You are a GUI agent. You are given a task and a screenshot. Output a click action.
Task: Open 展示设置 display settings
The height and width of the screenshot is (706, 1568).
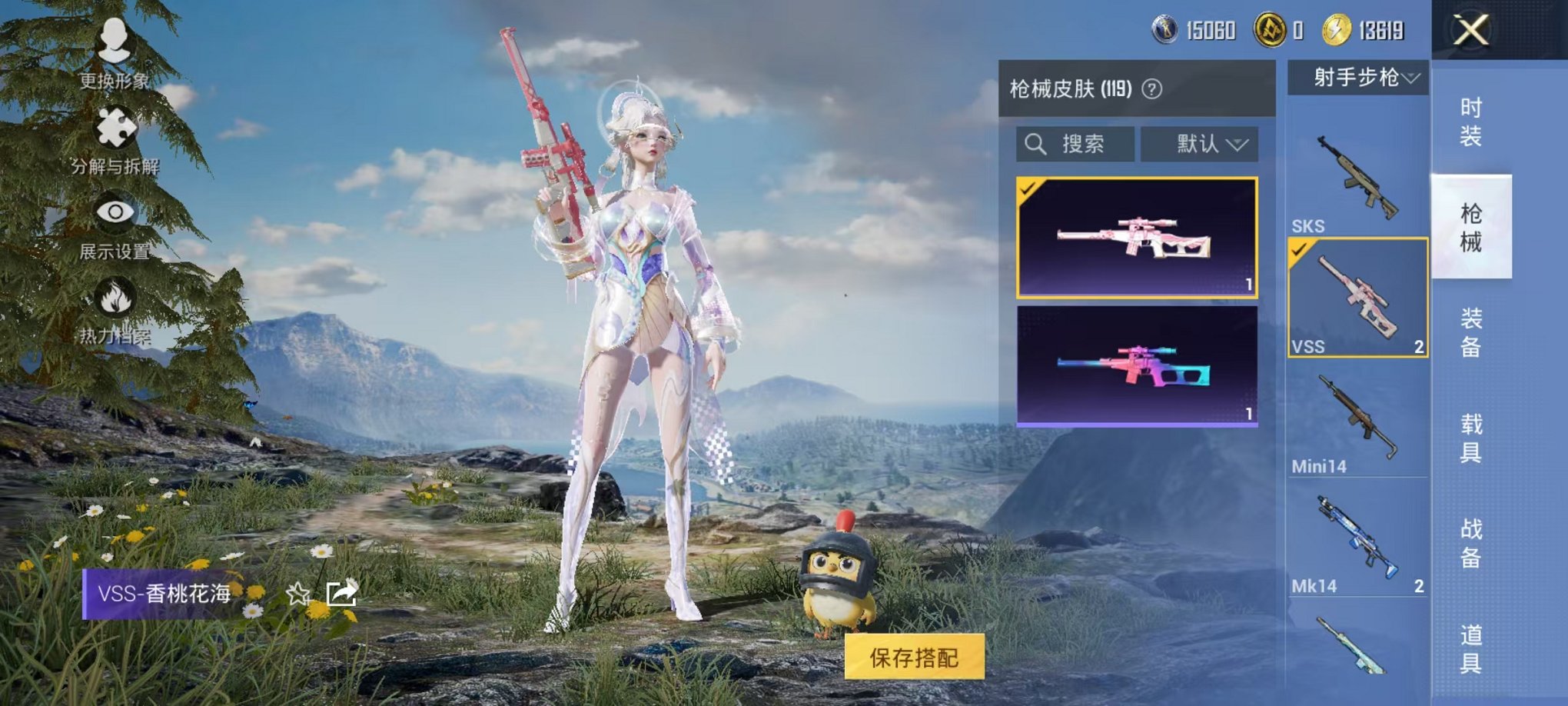click(114, 223)
